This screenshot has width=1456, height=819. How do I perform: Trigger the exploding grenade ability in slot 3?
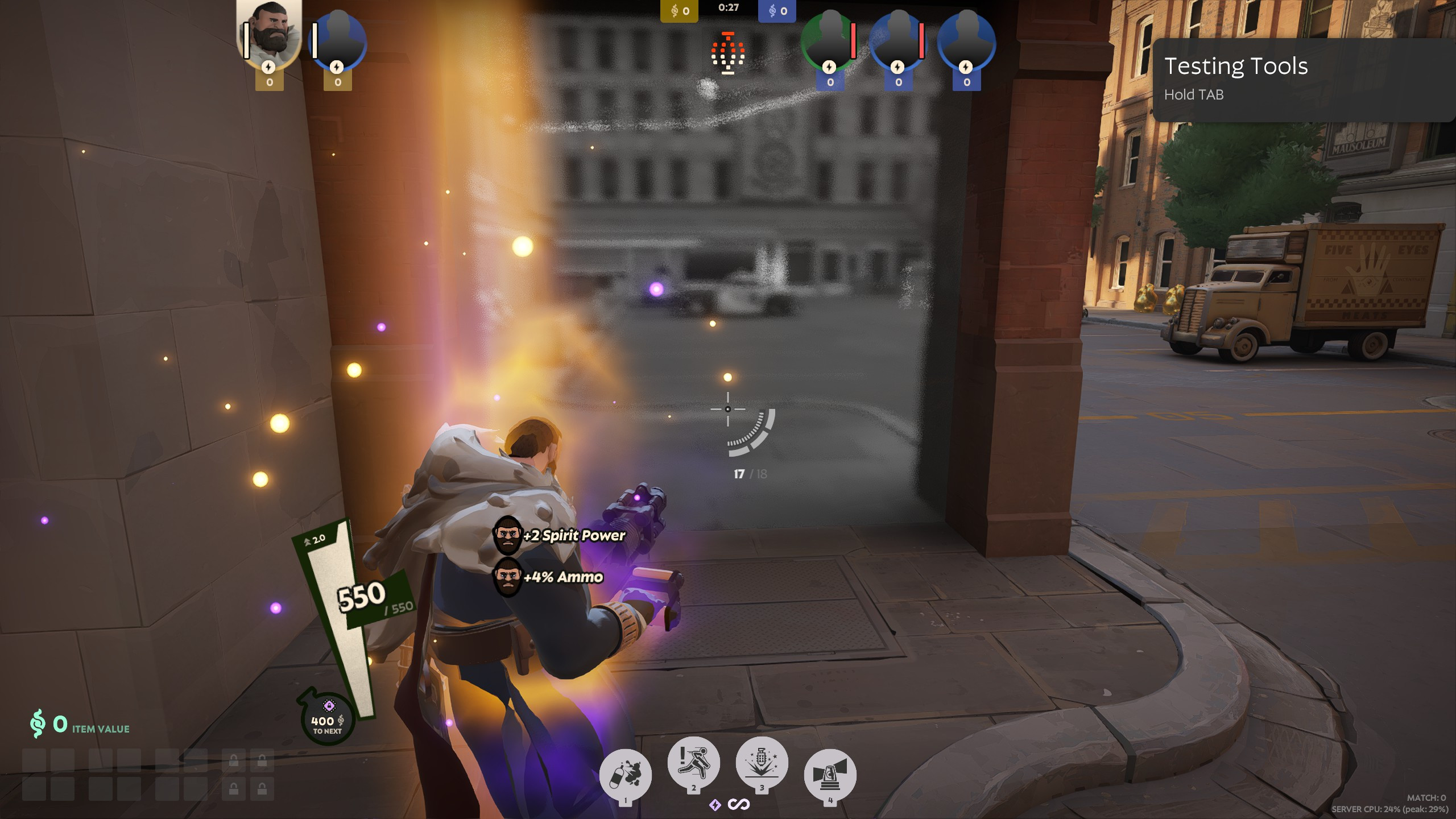click(762, 763)
